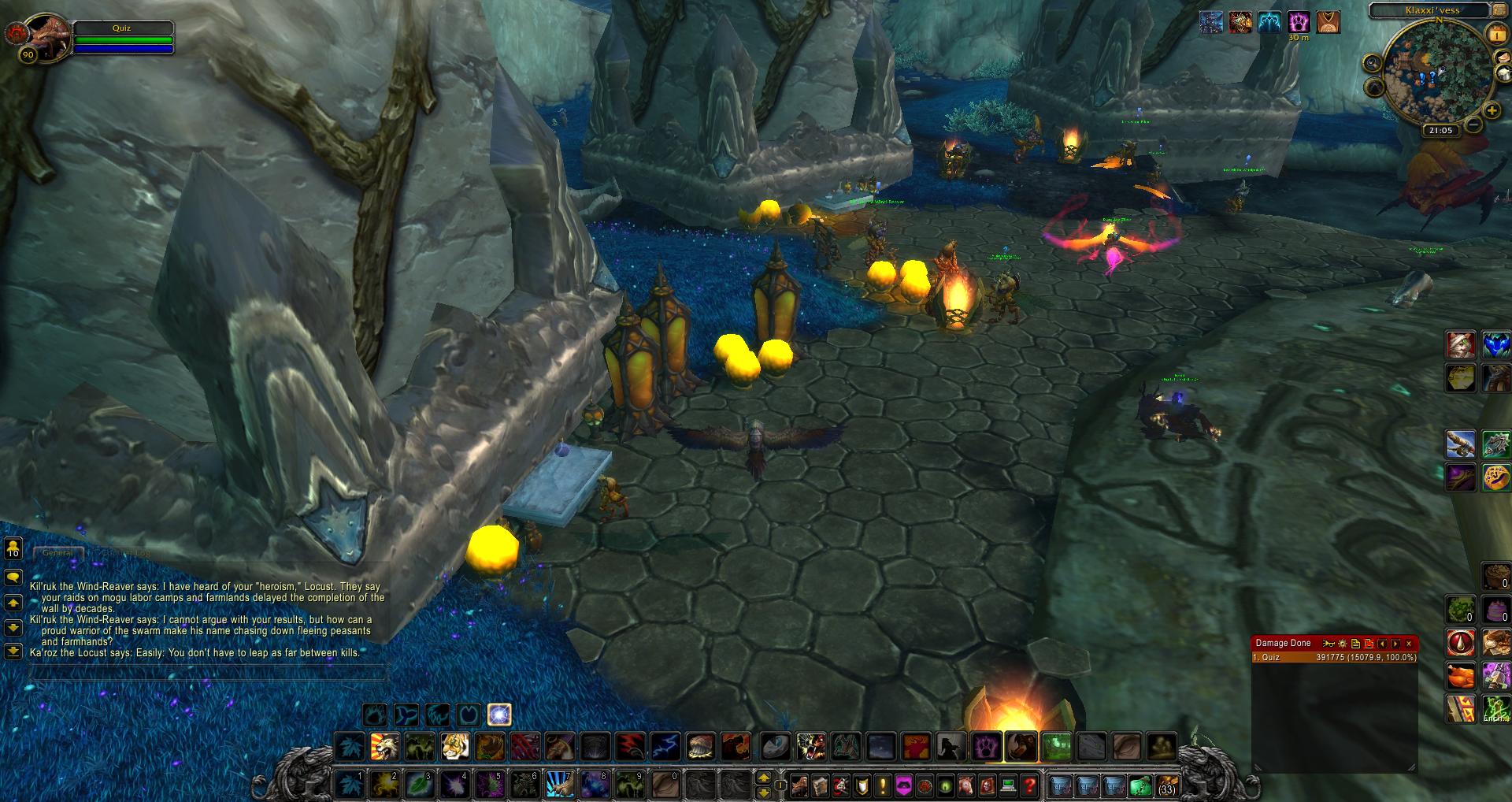Viewport: 1512px width, 802px height.
Task: Open the yellow exclamation quest log icon
Action: click(x=883, y=785)
